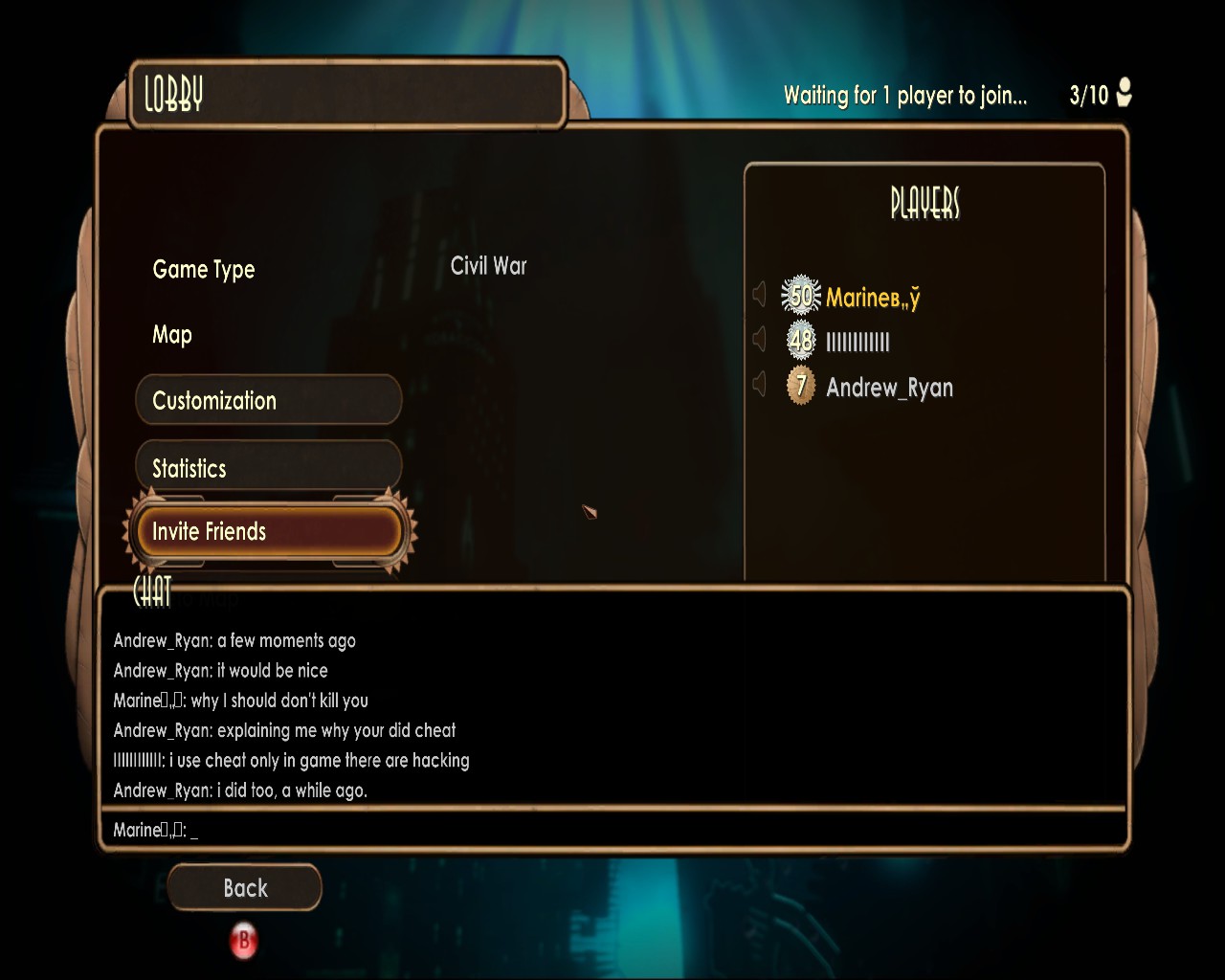The image size is (1225, 980).
Task: Click the Players panel header
Action: click(x=924, y=203)
